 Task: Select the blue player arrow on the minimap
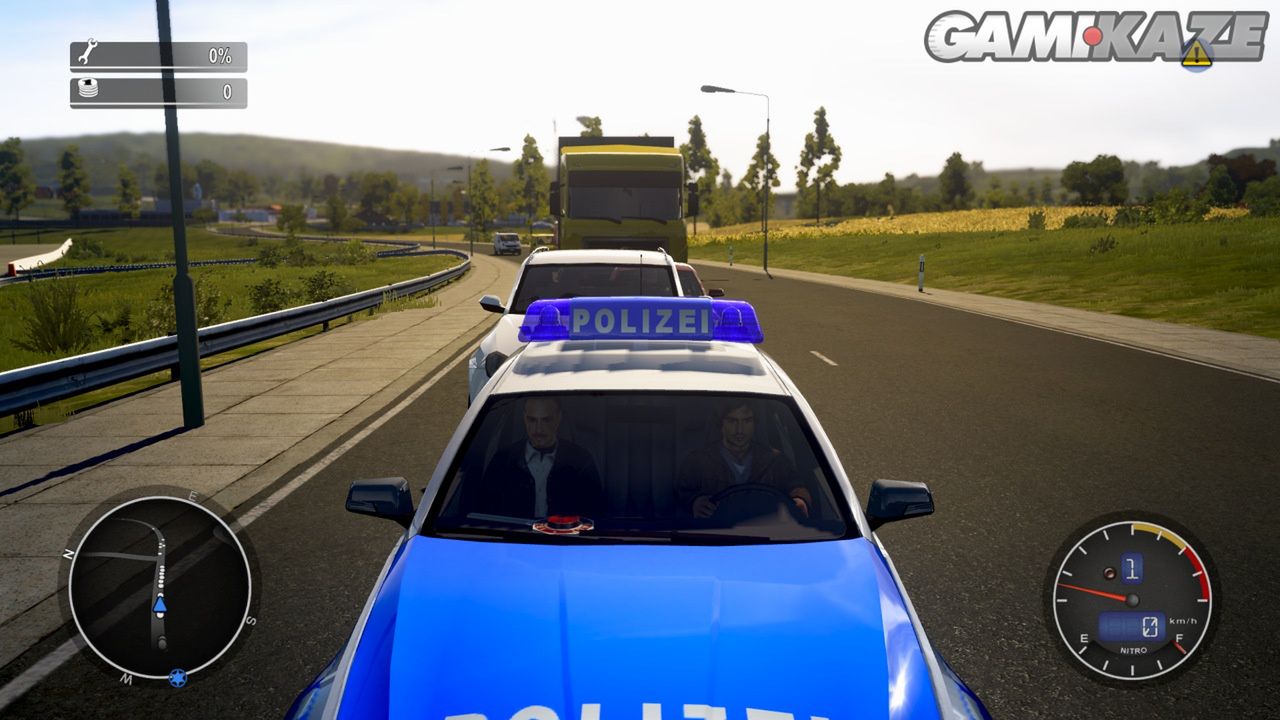[x=160, y=604]
